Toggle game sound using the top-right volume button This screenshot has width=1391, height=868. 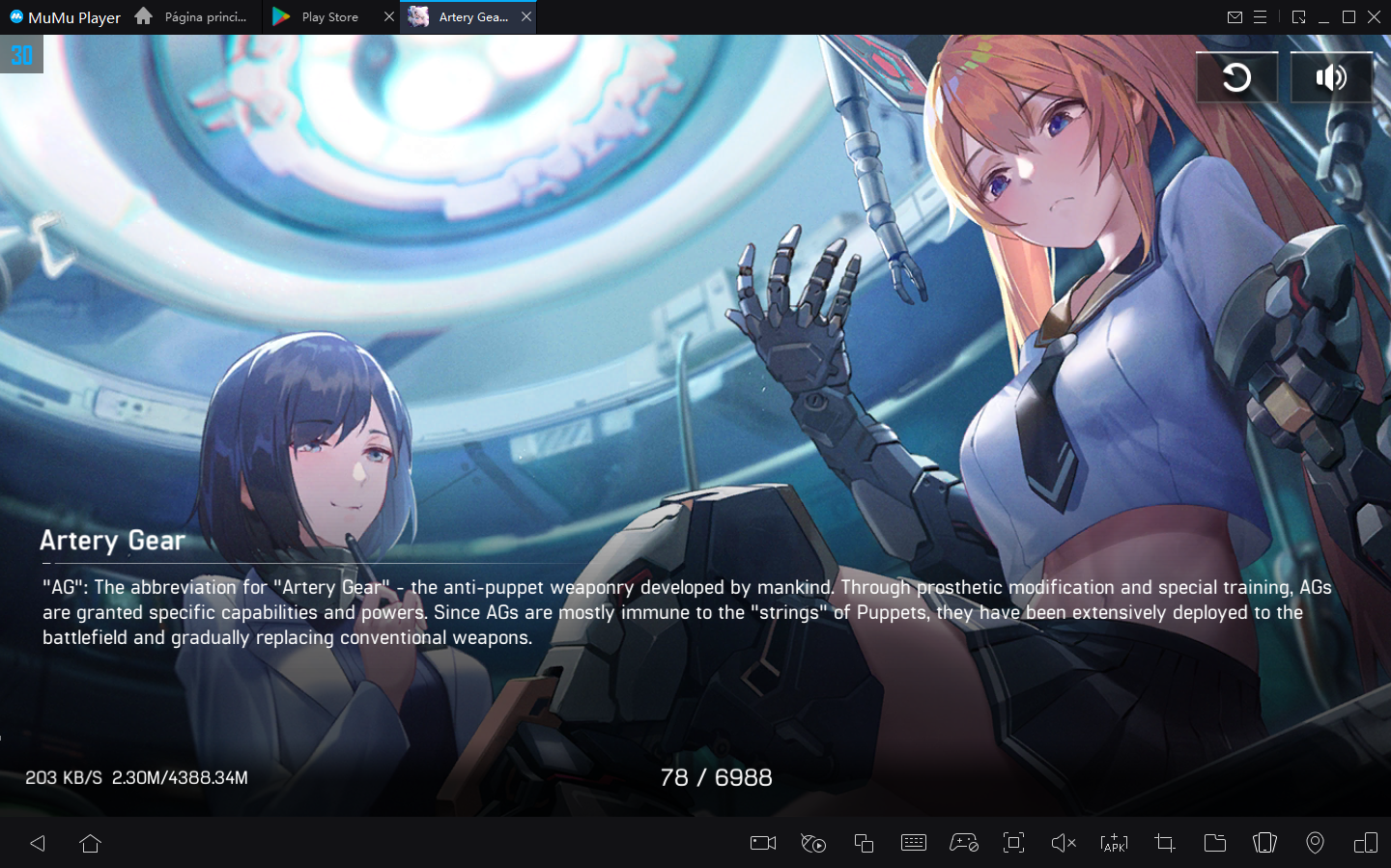coord(1331,76)
